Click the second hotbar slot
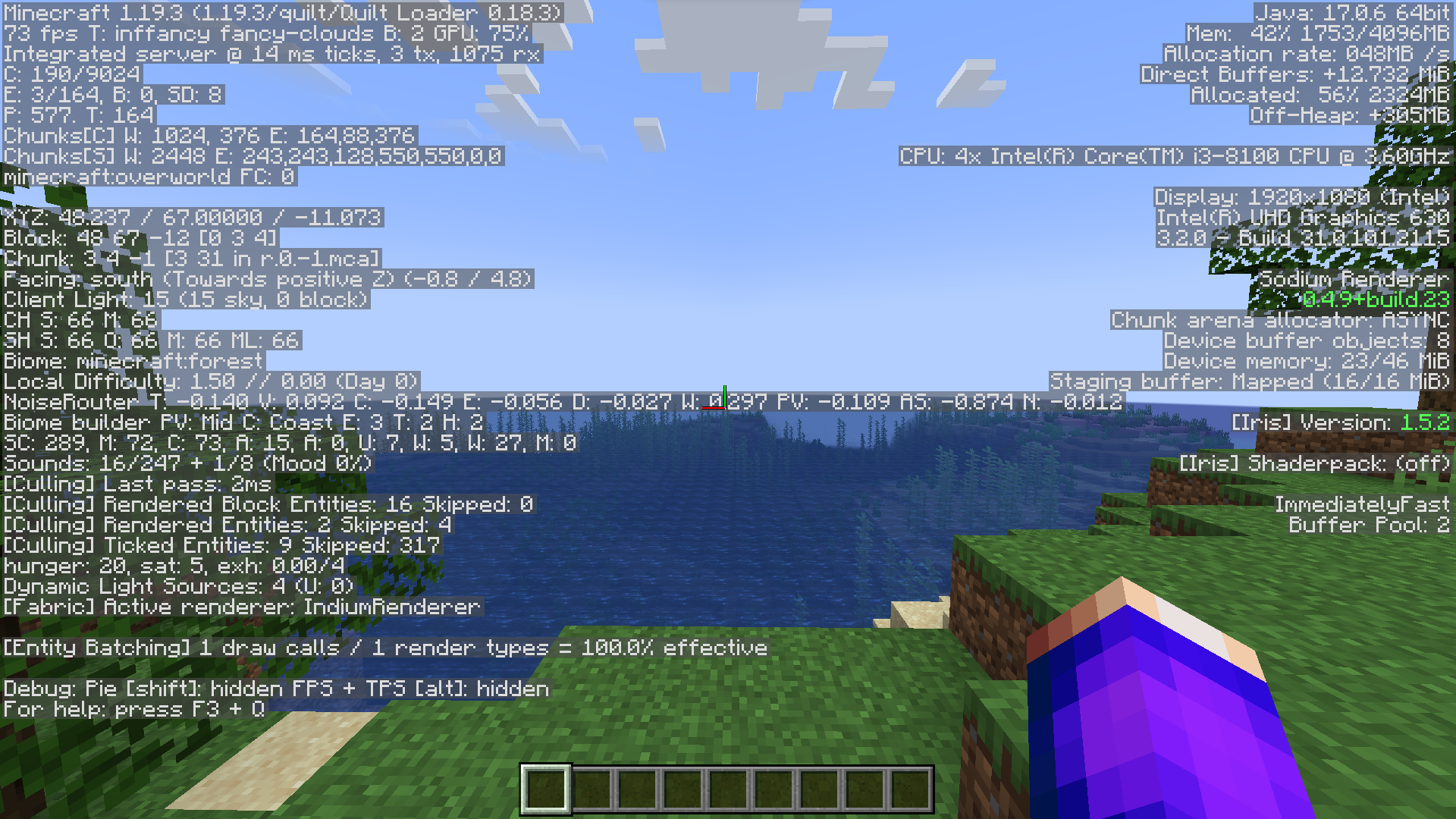This screenshot has width=1456, height=819. pos(590,789)
